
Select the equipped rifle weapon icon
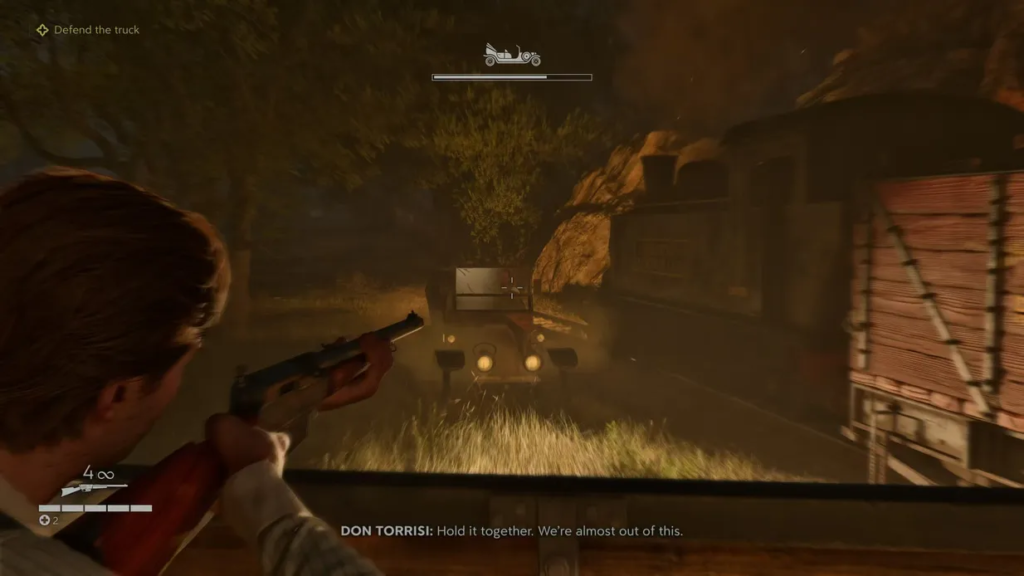coord(93,489)
